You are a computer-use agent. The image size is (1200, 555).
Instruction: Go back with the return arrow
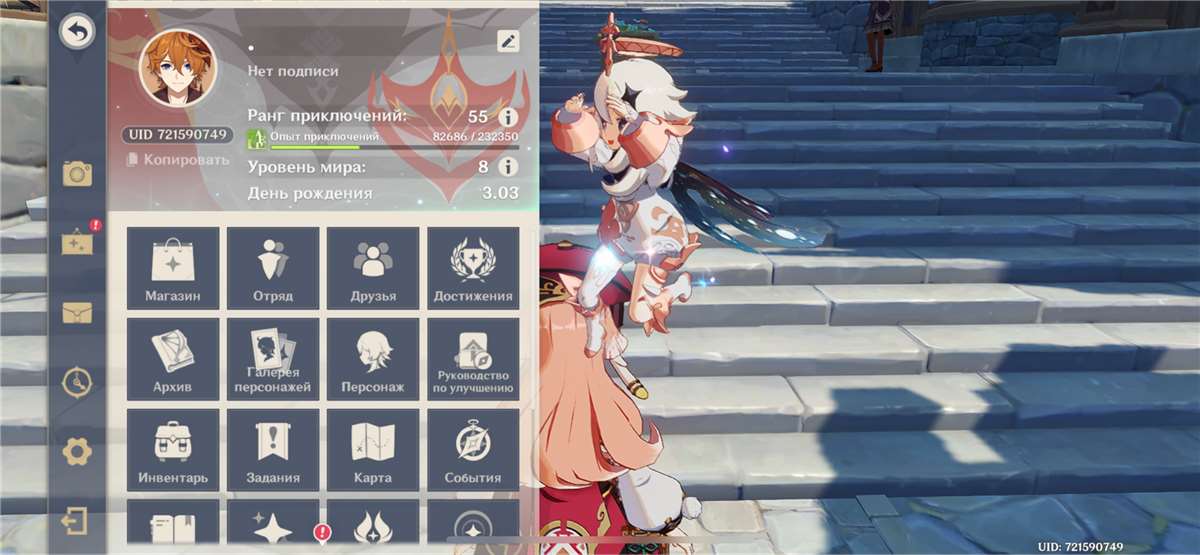(76, 33)
